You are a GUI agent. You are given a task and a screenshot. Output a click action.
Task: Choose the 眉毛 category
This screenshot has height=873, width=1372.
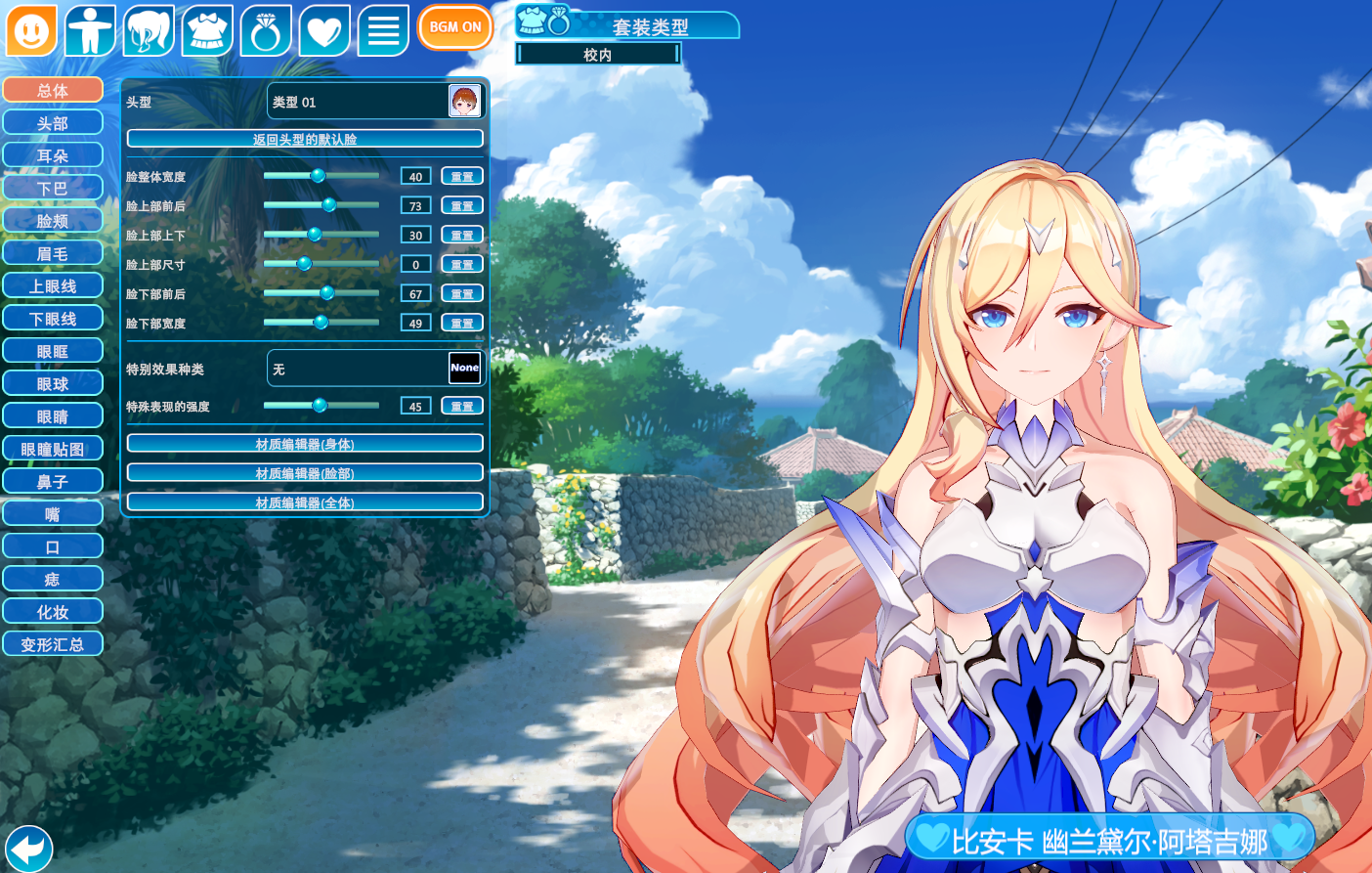pyautogui.click(x=53, y=253)
